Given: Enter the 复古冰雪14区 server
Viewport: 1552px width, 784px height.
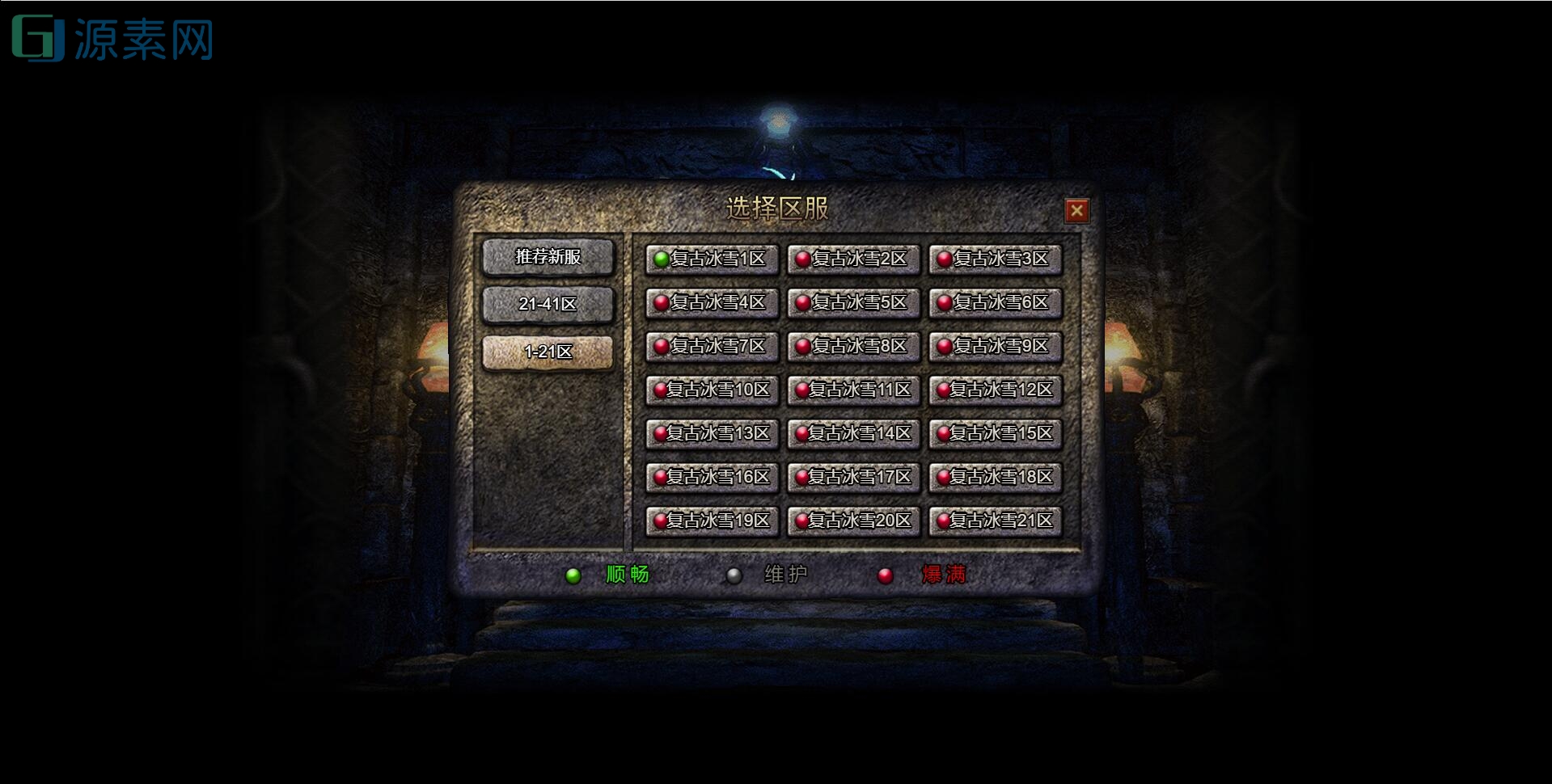Looking at the screenshot, I should pyautogui.click(x=853, y=434).
